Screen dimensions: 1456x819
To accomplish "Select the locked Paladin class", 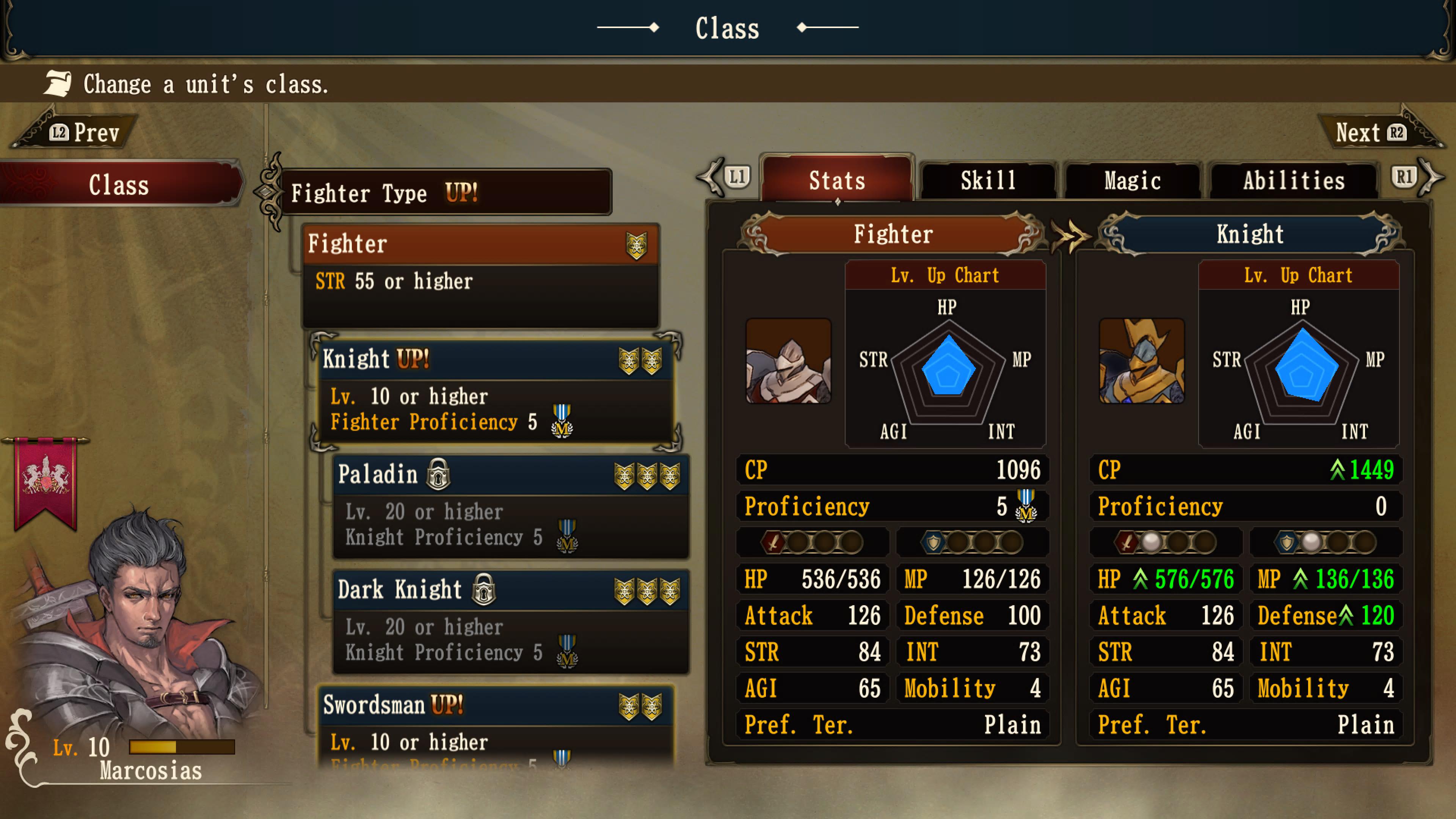I will pyautogui.click(x=510, y=506).
